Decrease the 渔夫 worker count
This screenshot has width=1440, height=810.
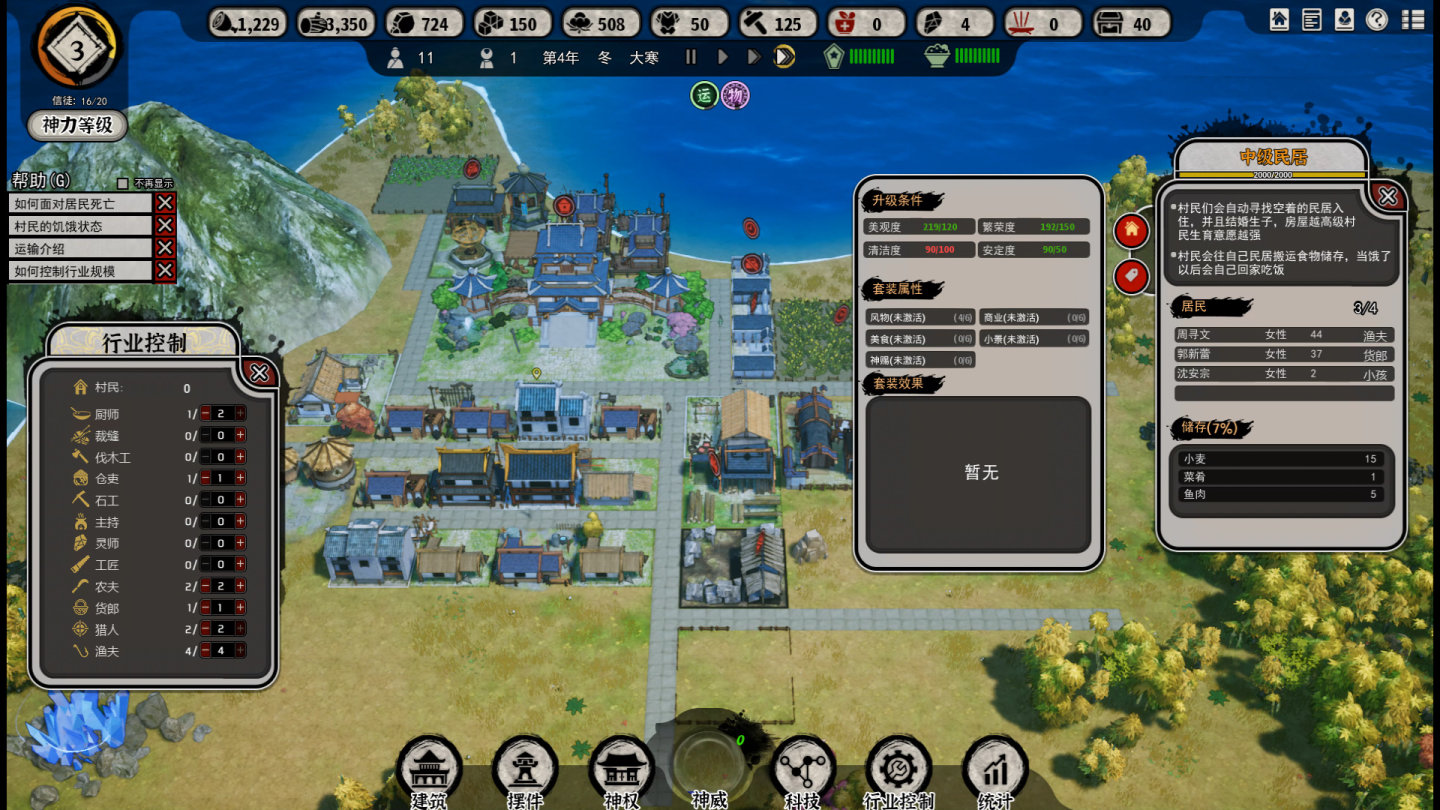pos(206,651)
